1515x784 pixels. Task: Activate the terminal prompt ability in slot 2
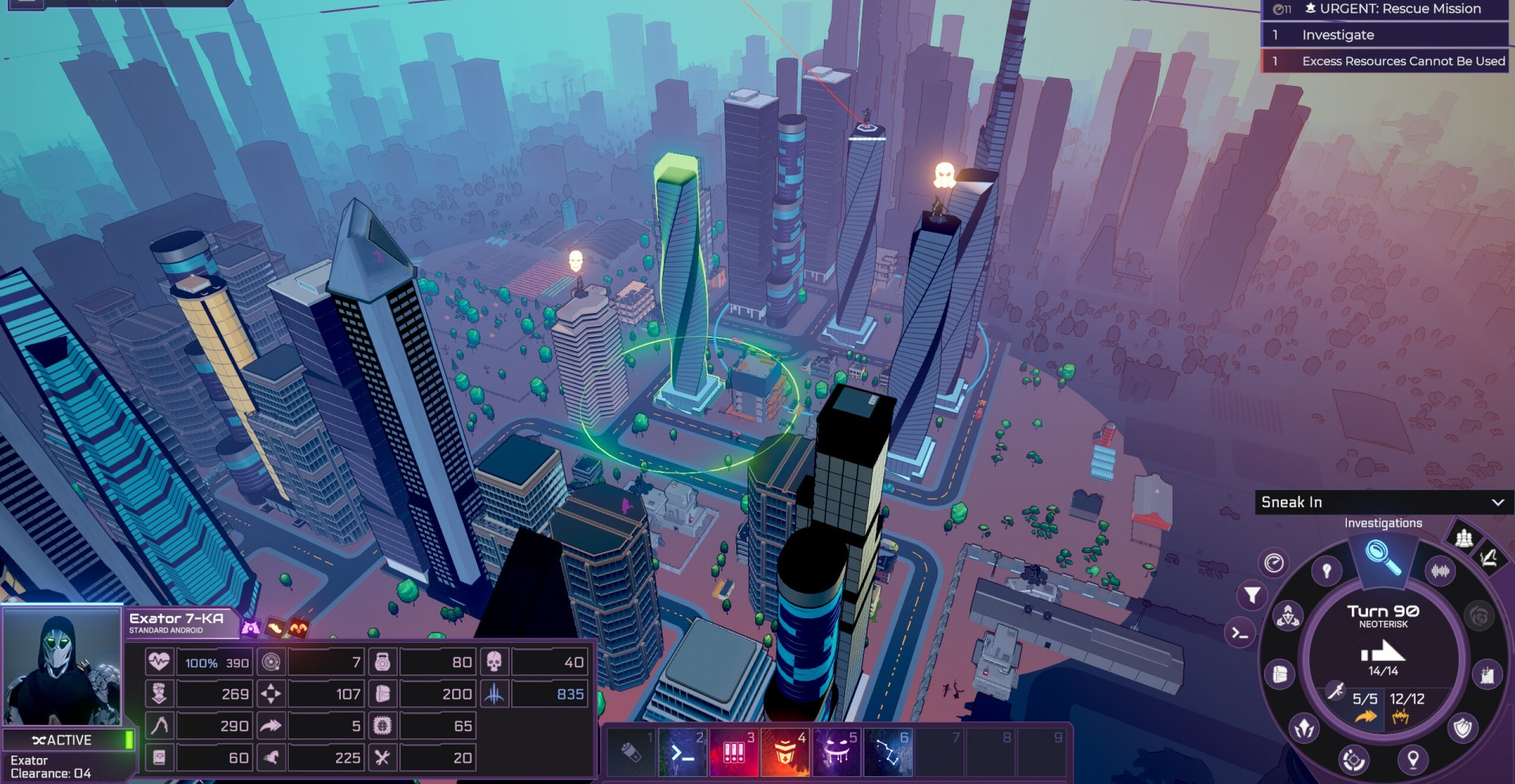click(683, 752)
